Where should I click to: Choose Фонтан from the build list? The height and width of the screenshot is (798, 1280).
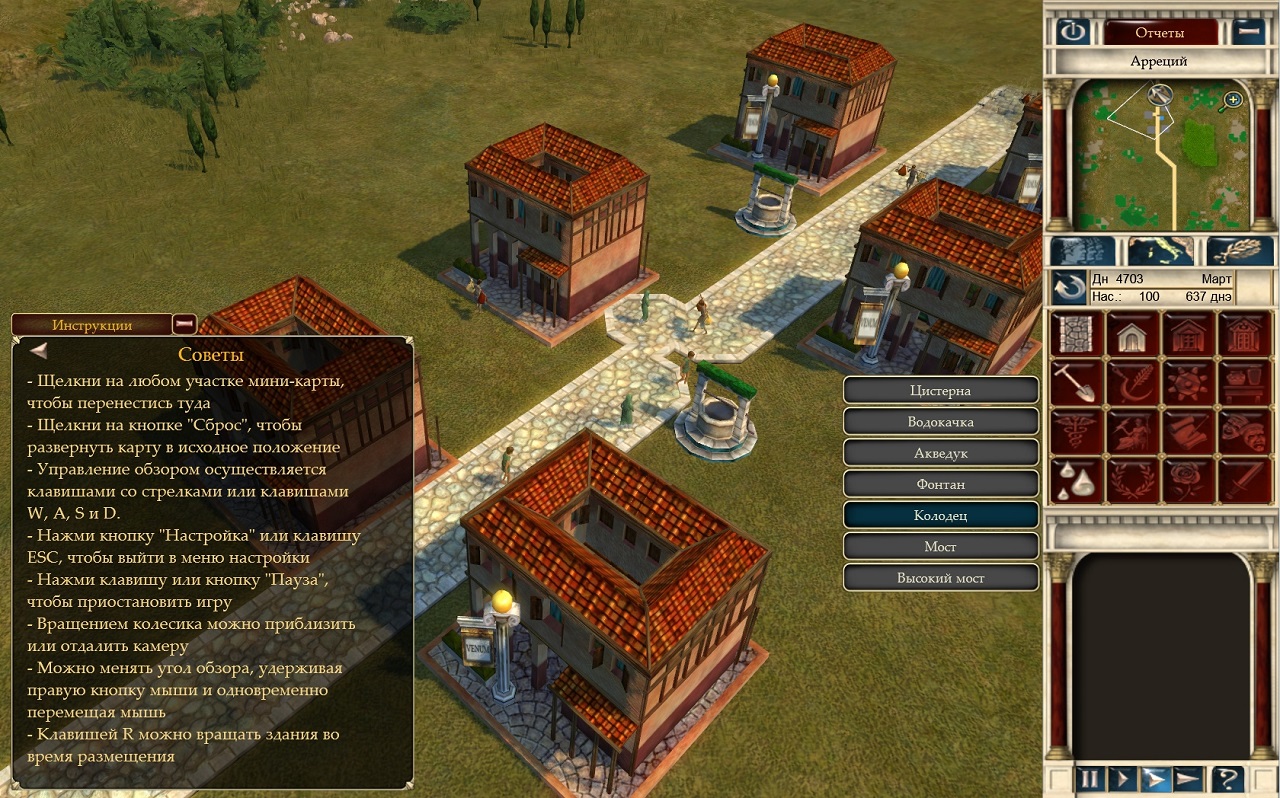tap(941, 484)
